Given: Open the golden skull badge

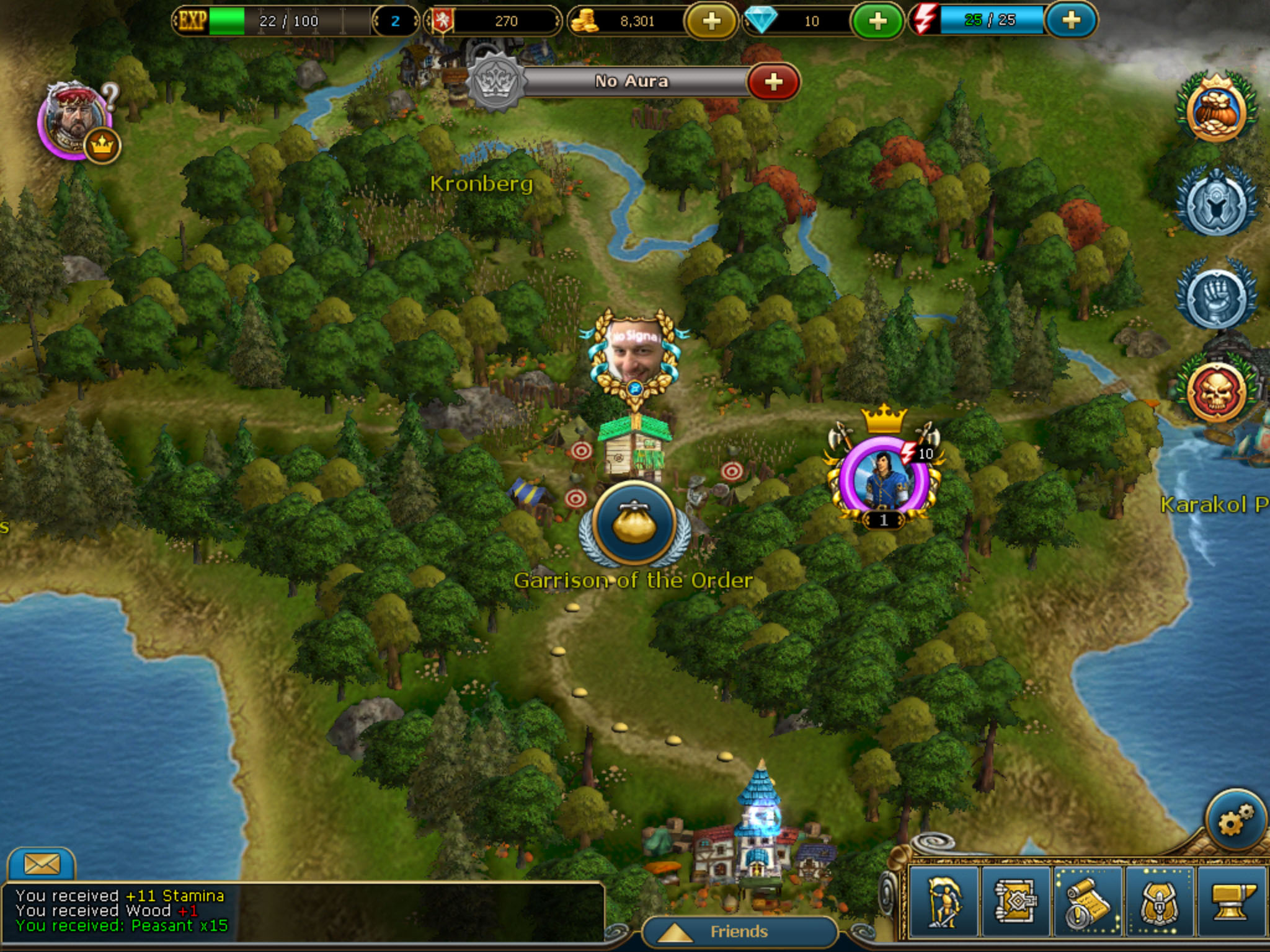Looking at the screenshot, I should coord(1215,392).
